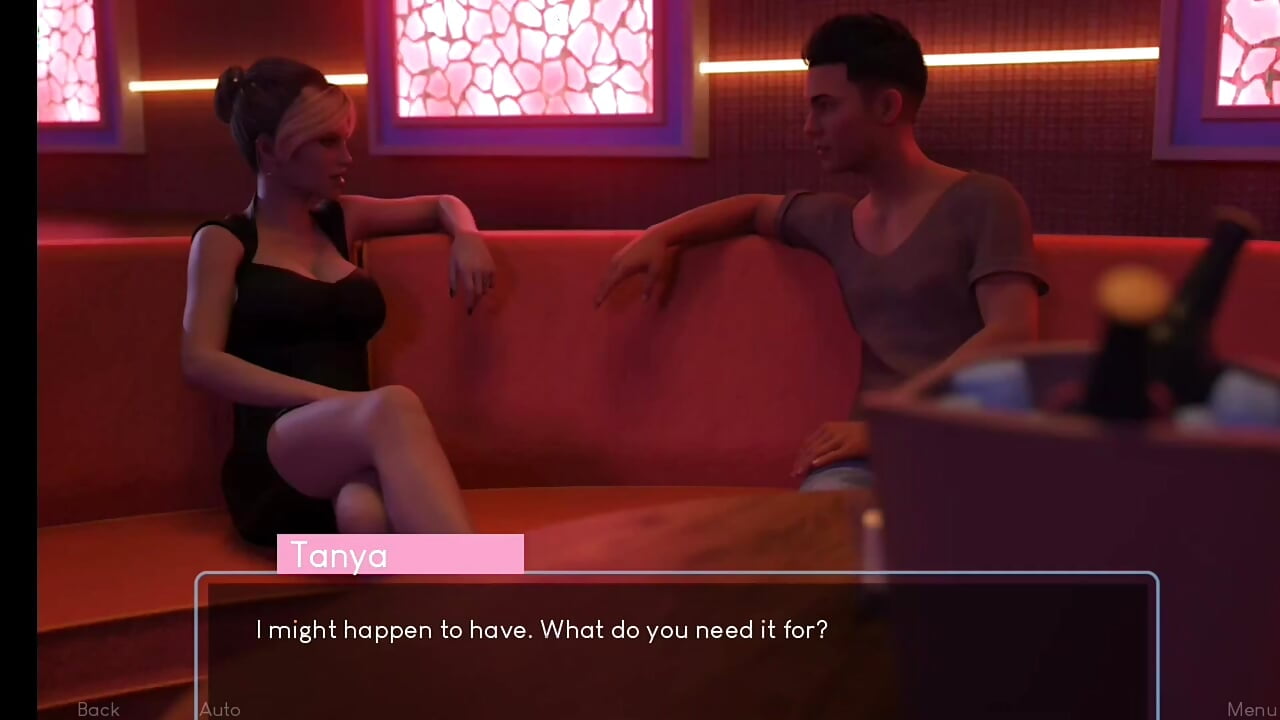Open the game Menu
This screenshot has height=720, width=1280.
(x=1251, y=709)
